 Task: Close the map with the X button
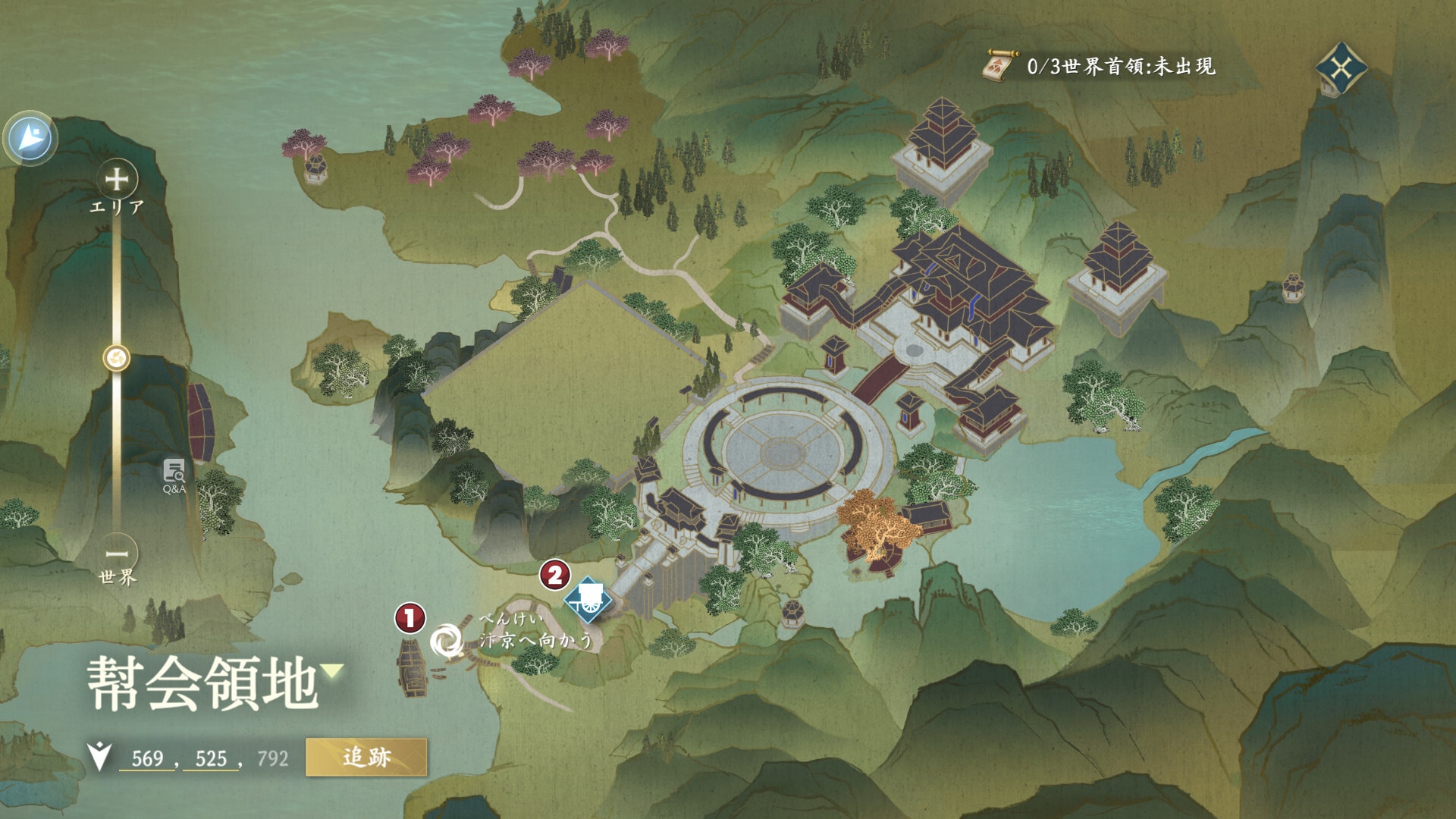pyautogui.click(x=1341, y=70)
